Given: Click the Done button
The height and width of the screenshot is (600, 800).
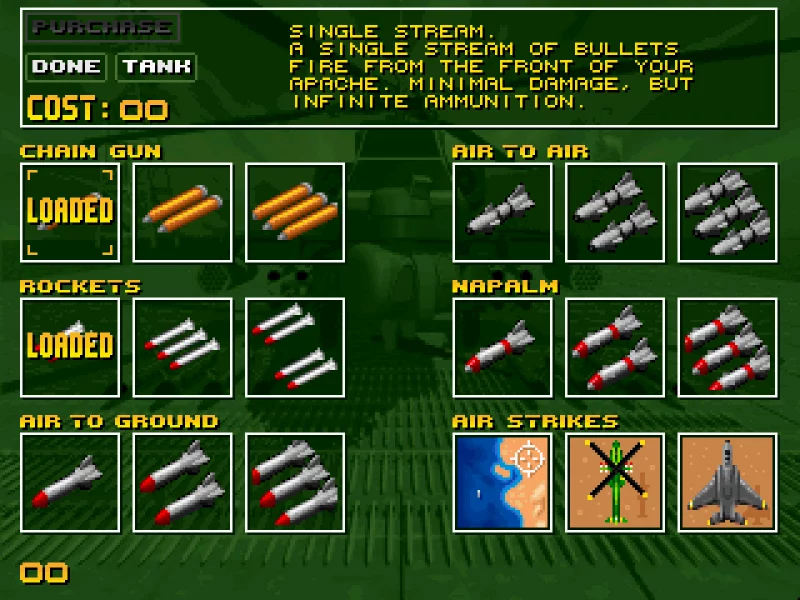Looking at the screenshot, I should coord(66,67).
